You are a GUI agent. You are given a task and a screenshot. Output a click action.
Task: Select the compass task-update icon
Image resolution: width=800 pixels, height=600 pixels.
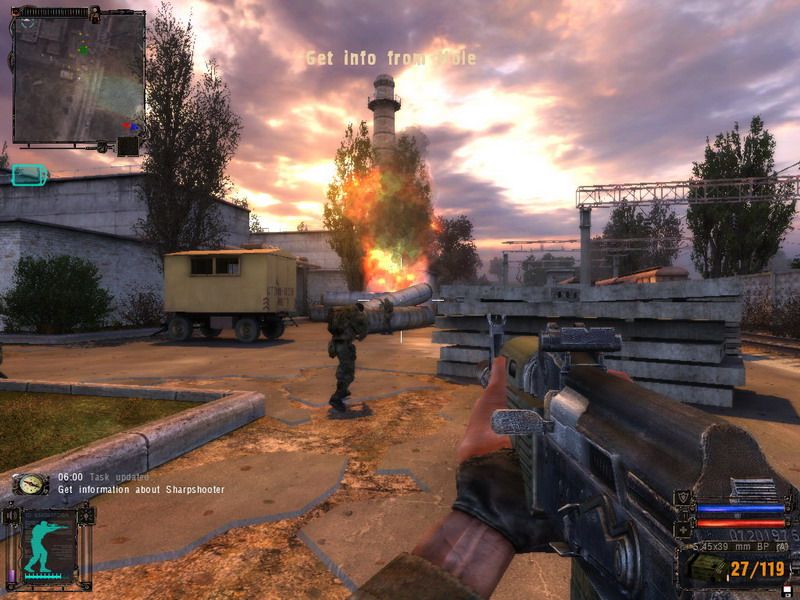[31, 484]
